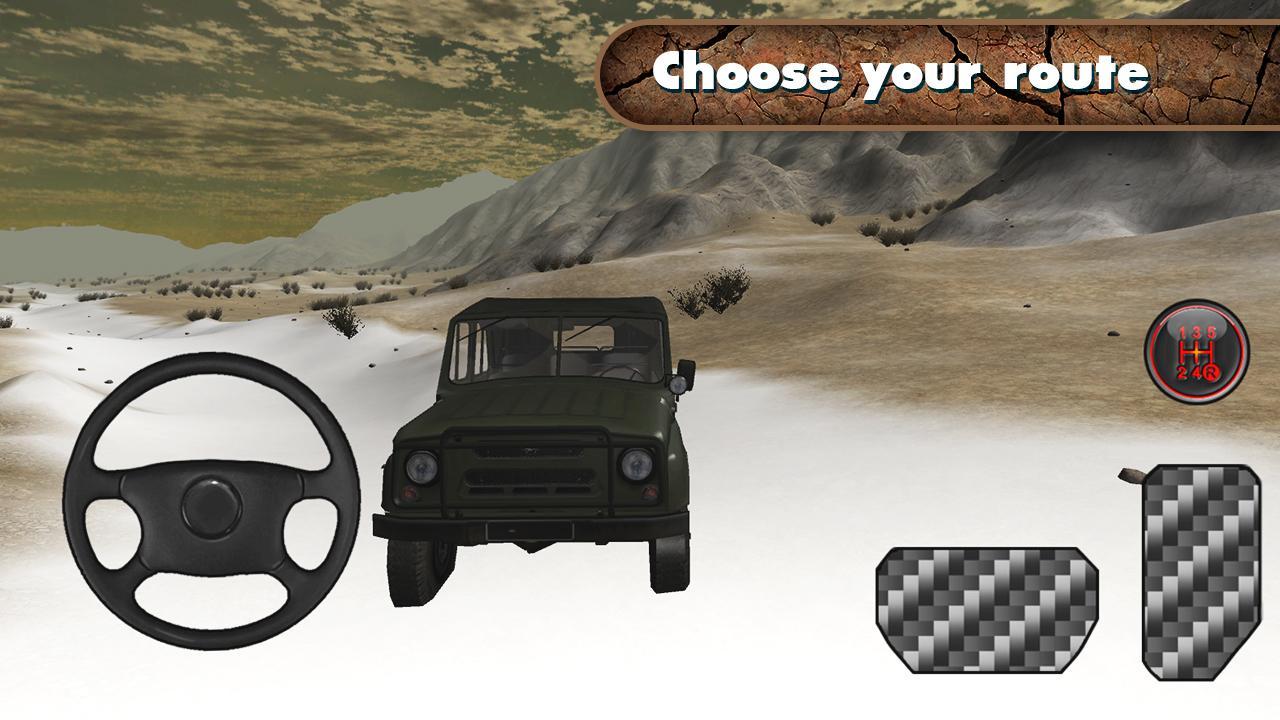Shift into third gear on the gear indicator

[x=1196, y=331]
